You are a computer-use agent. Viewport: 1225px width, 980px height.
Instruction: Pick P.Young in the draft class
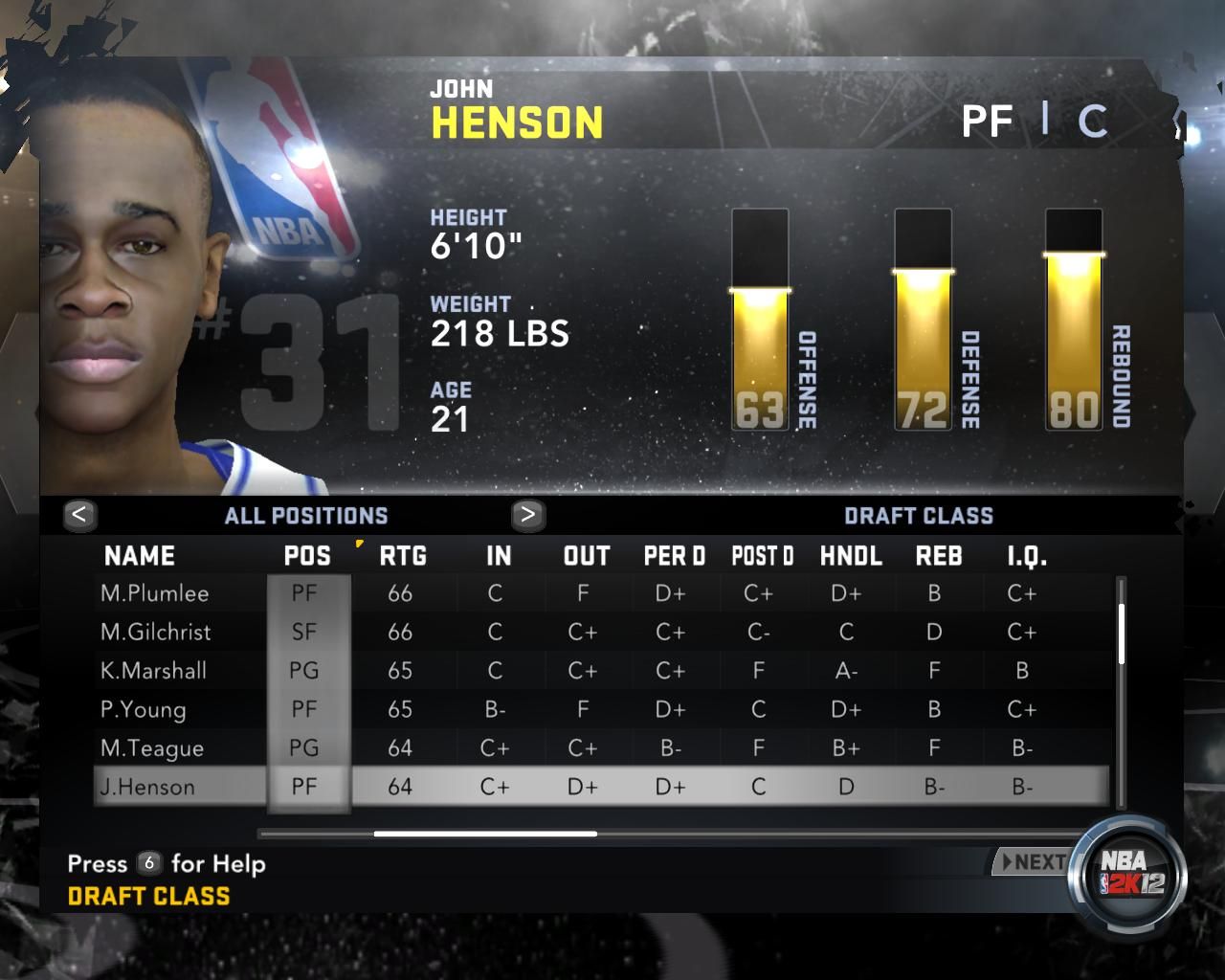[x=144, y=709]
